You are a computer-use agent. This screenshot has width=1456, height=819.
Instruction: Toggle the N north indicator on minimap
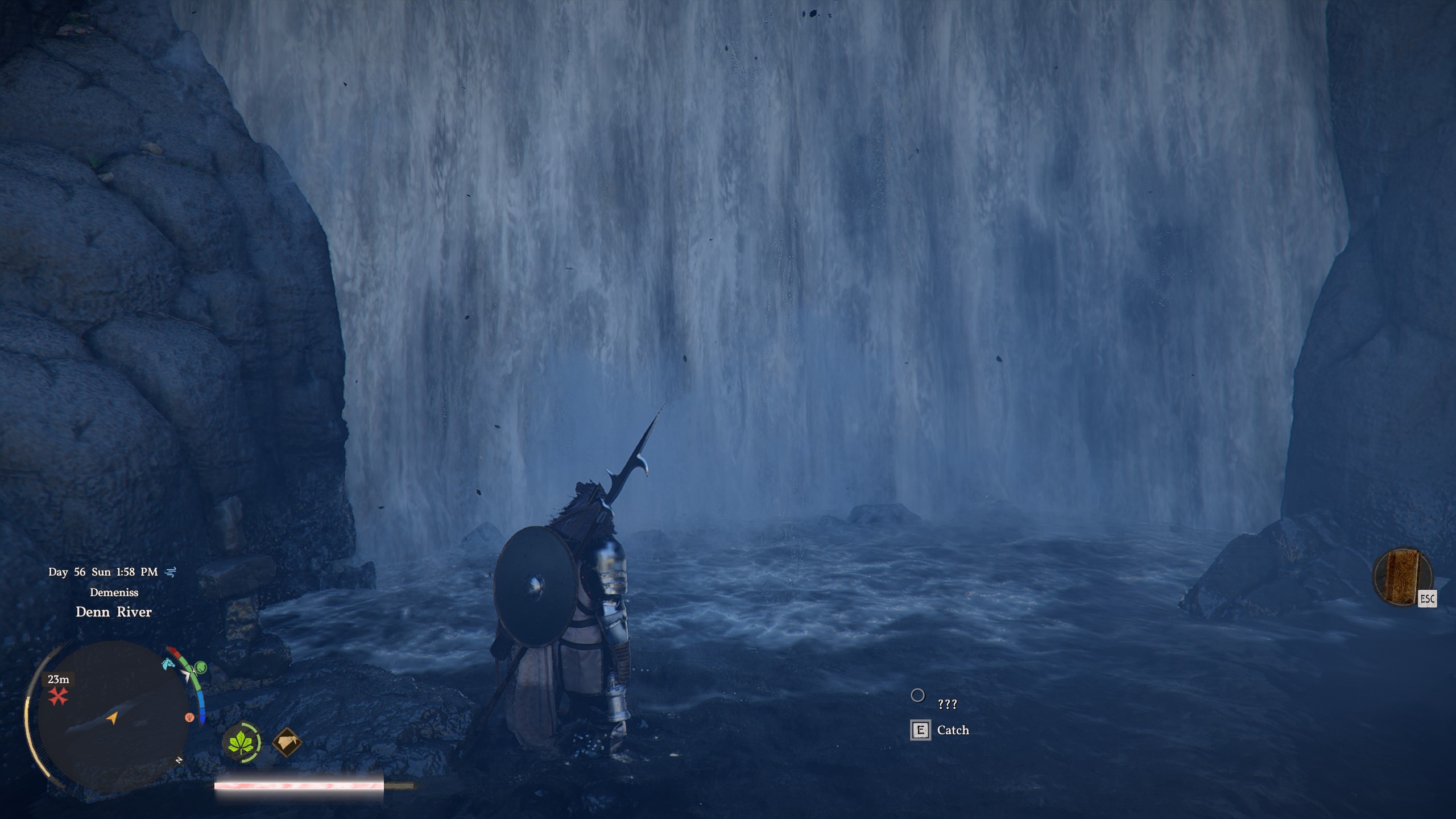179,760
